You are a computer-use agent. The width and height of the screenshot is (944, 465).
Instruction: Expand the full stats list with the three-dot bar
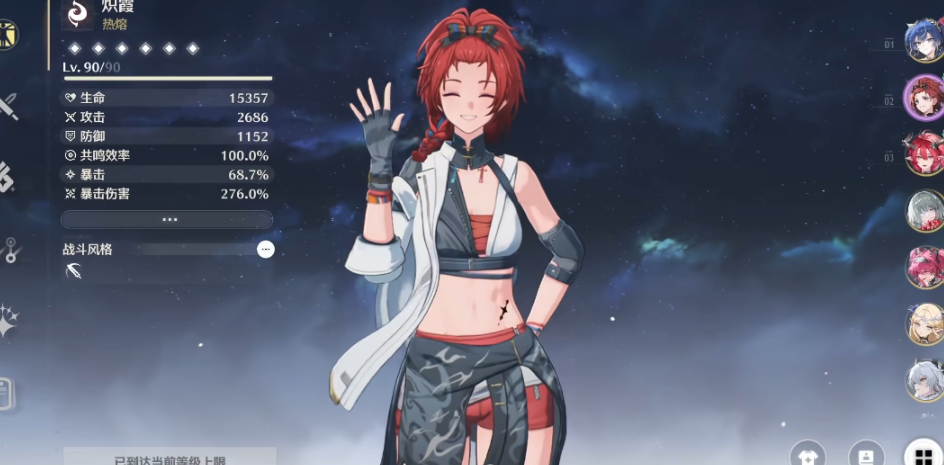click(x=167, y=219)
